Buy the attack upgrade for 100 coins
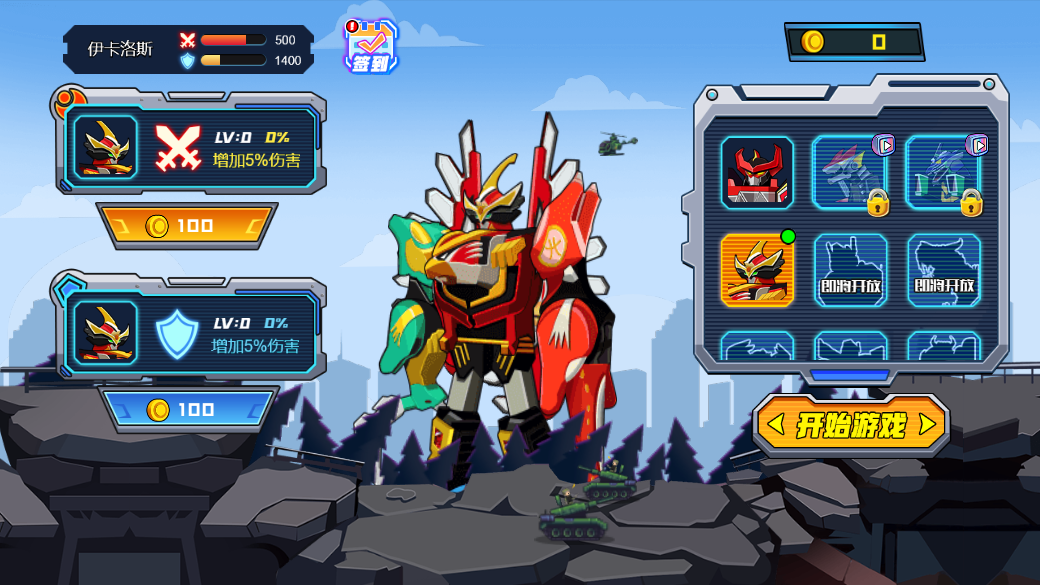1040x585 pixels. coord(187,225)
